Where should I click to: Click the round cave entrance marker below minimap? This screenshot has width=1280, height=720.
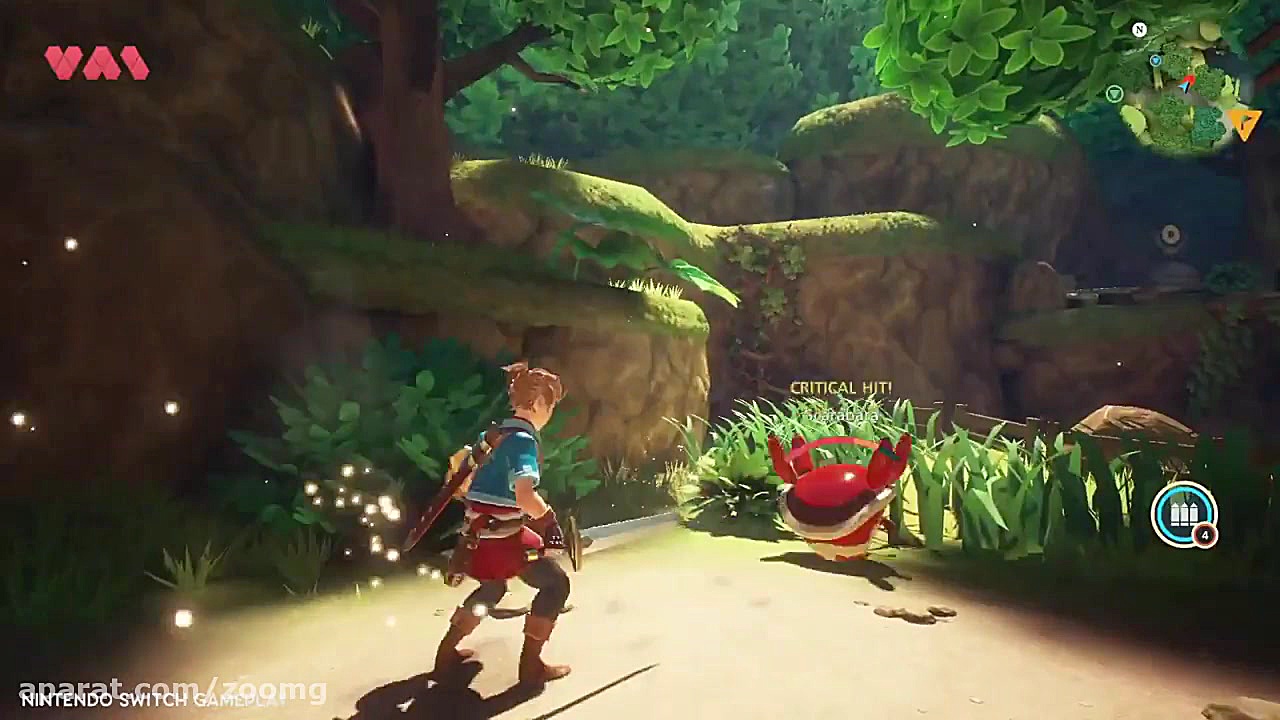(1170, 233)
